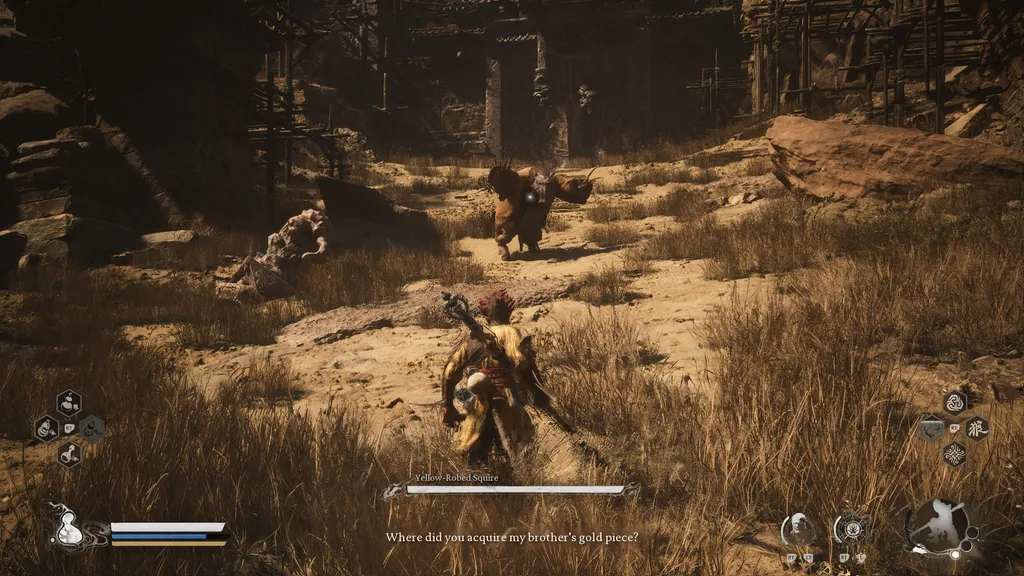The image size is (1024, 576).
Task: Select the left medicine jar quick-item slot
Action: coord(46,429)
